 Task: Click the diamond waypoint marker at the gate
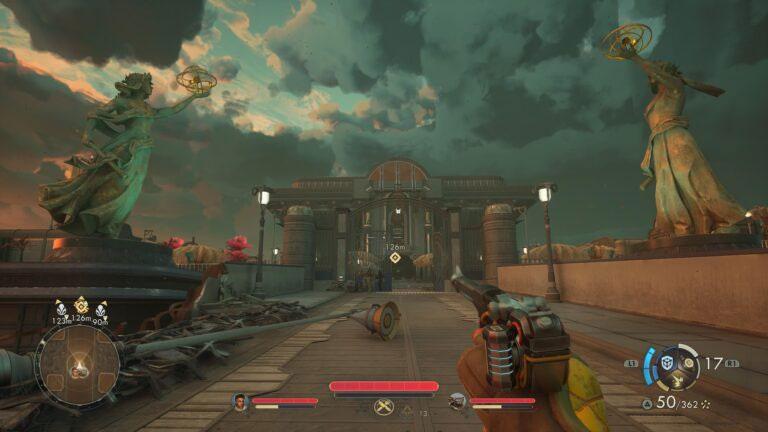(x=395, y=258)
